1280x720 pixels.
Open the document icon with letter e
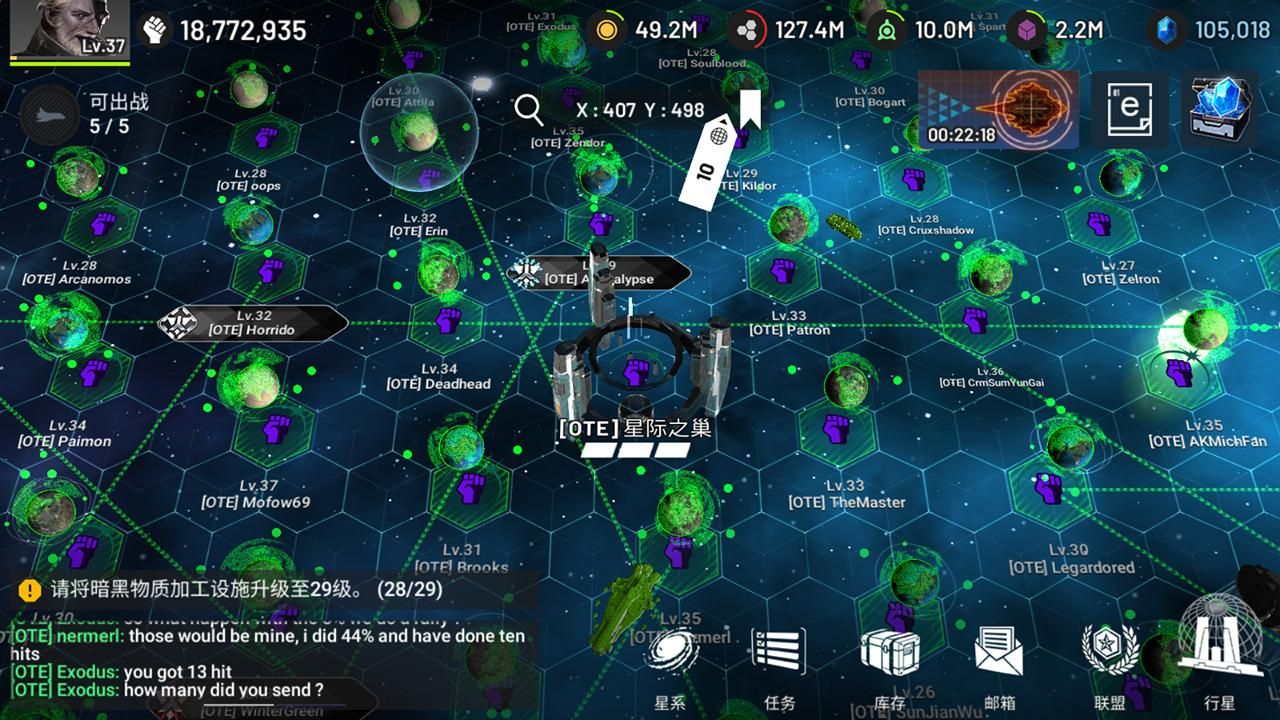[1129, 109]
